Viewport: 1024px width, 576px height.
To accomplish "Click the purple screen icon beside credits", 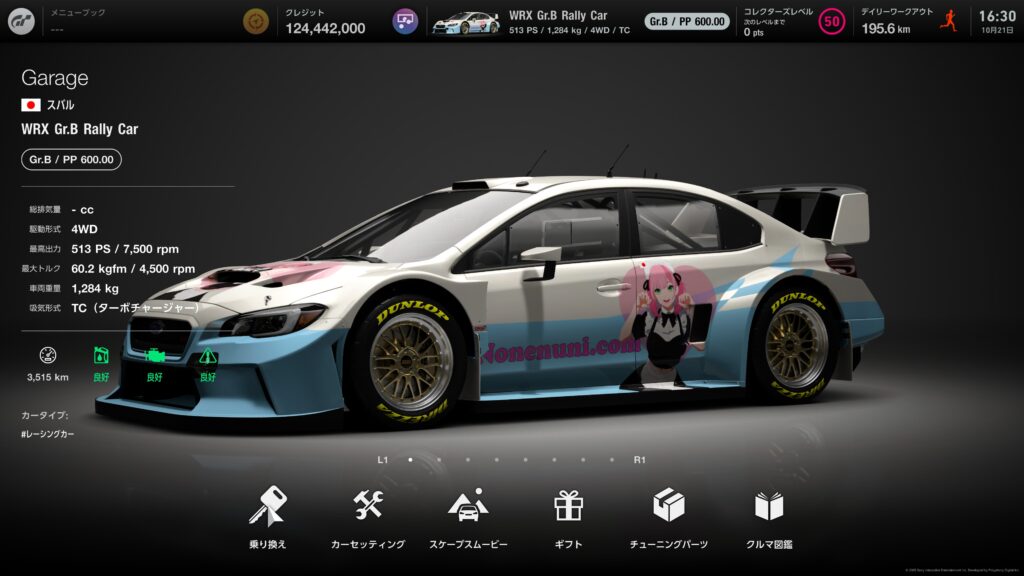I will point(405,21).
